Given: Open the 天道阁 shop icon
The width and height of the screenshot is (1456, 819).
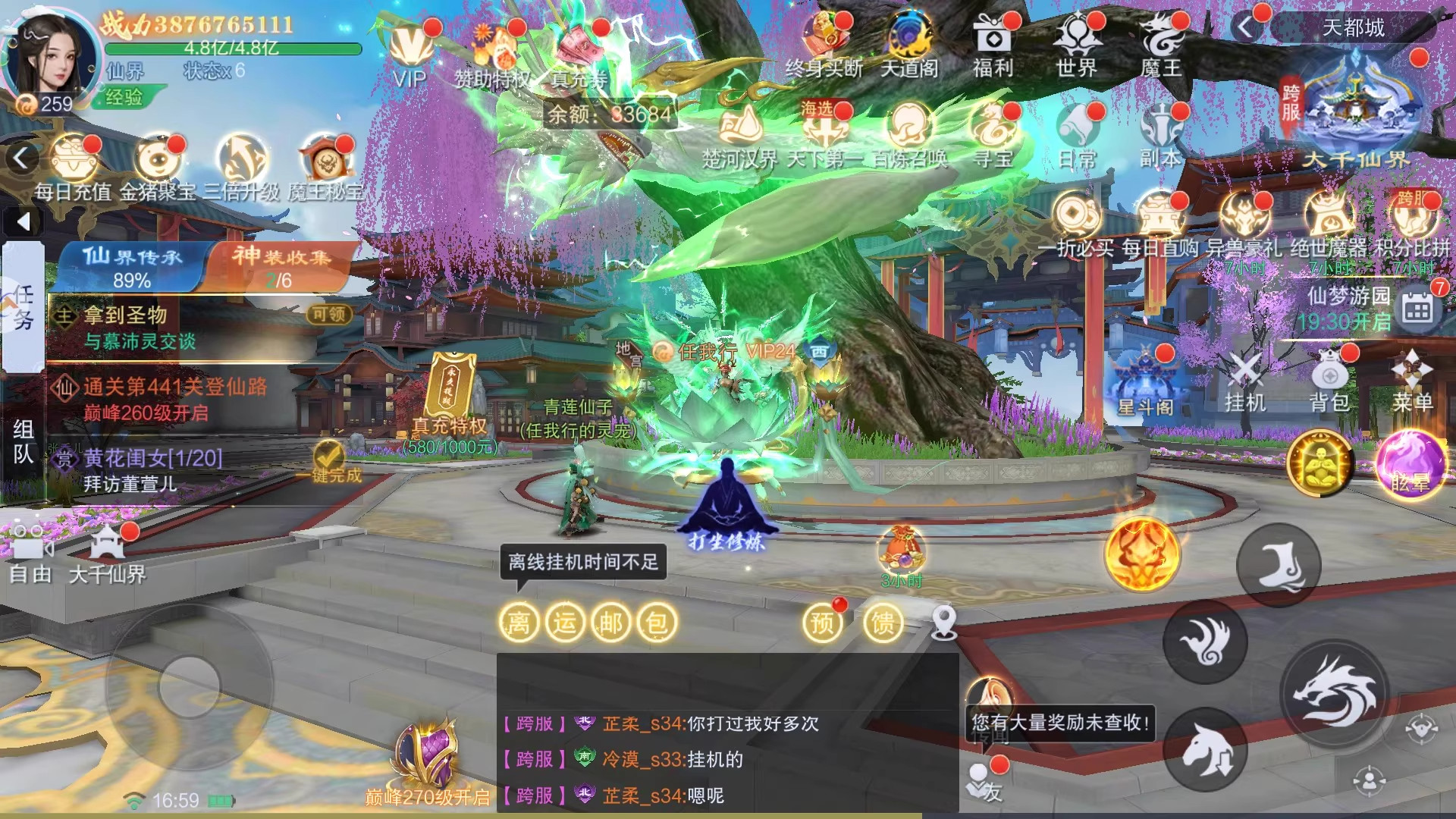Looking at the screenshot, I should click(x=909, y=45).
